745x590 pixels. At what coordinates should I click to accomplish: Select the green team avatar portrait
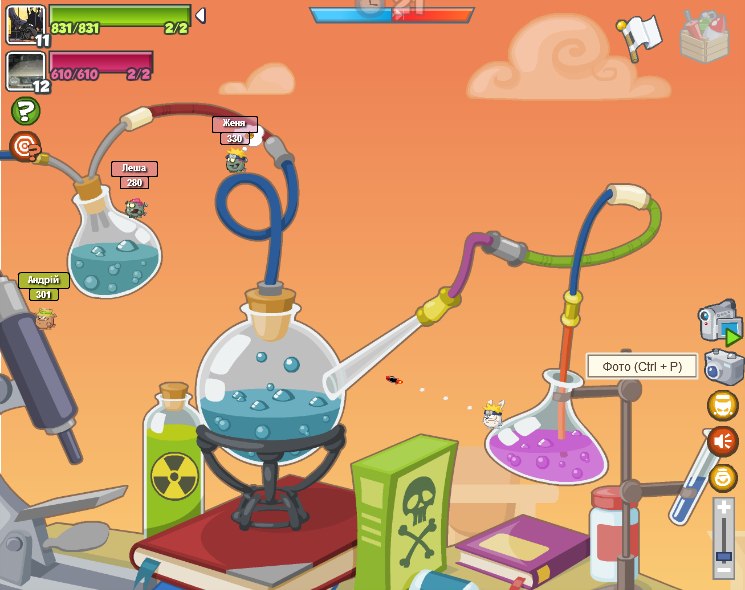[x=25, y=25]
